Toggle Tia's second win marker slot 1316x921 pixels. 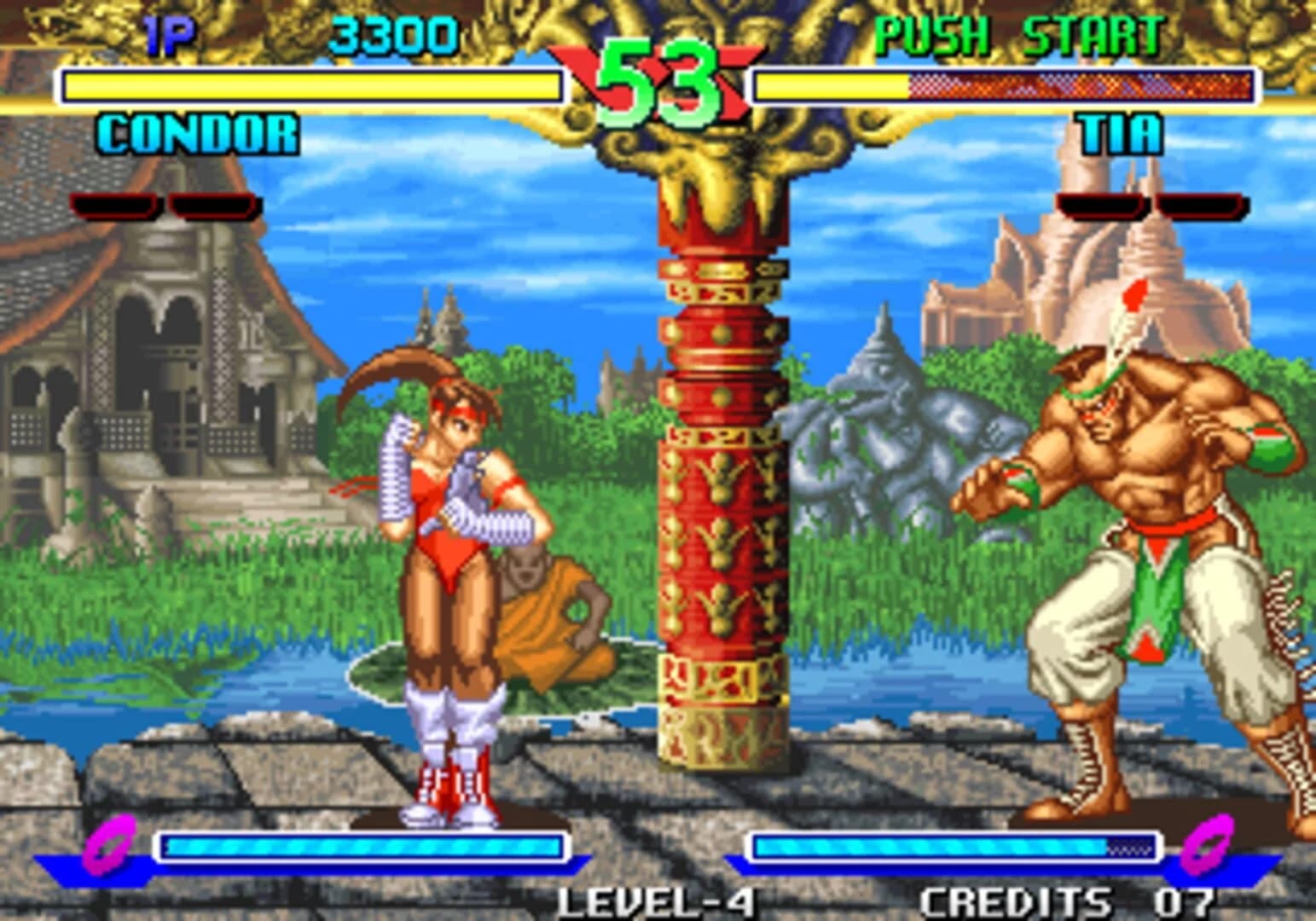click(1200, 203)
